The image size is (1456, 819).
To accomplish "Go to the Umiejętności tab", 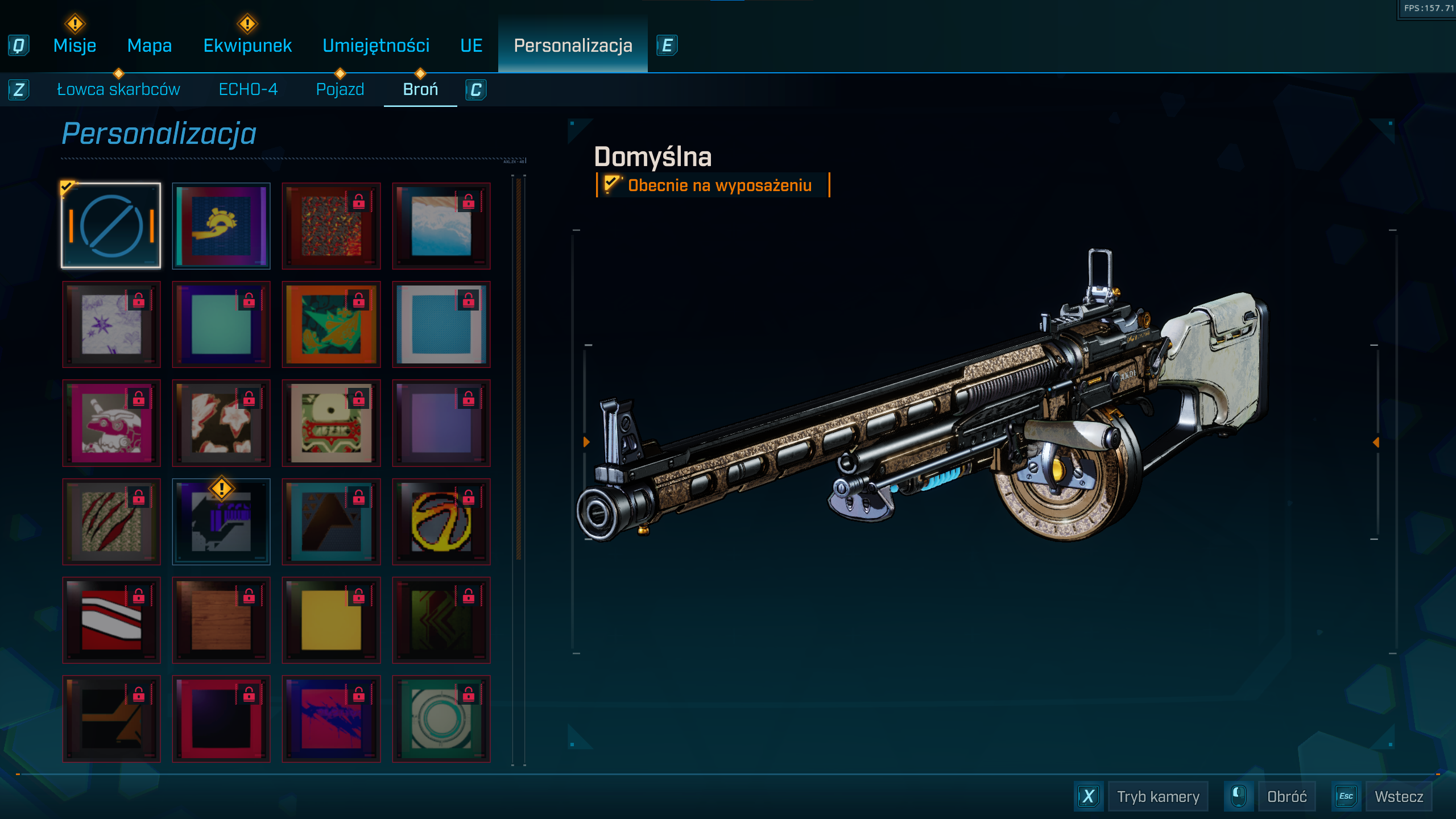I will 376,45.
